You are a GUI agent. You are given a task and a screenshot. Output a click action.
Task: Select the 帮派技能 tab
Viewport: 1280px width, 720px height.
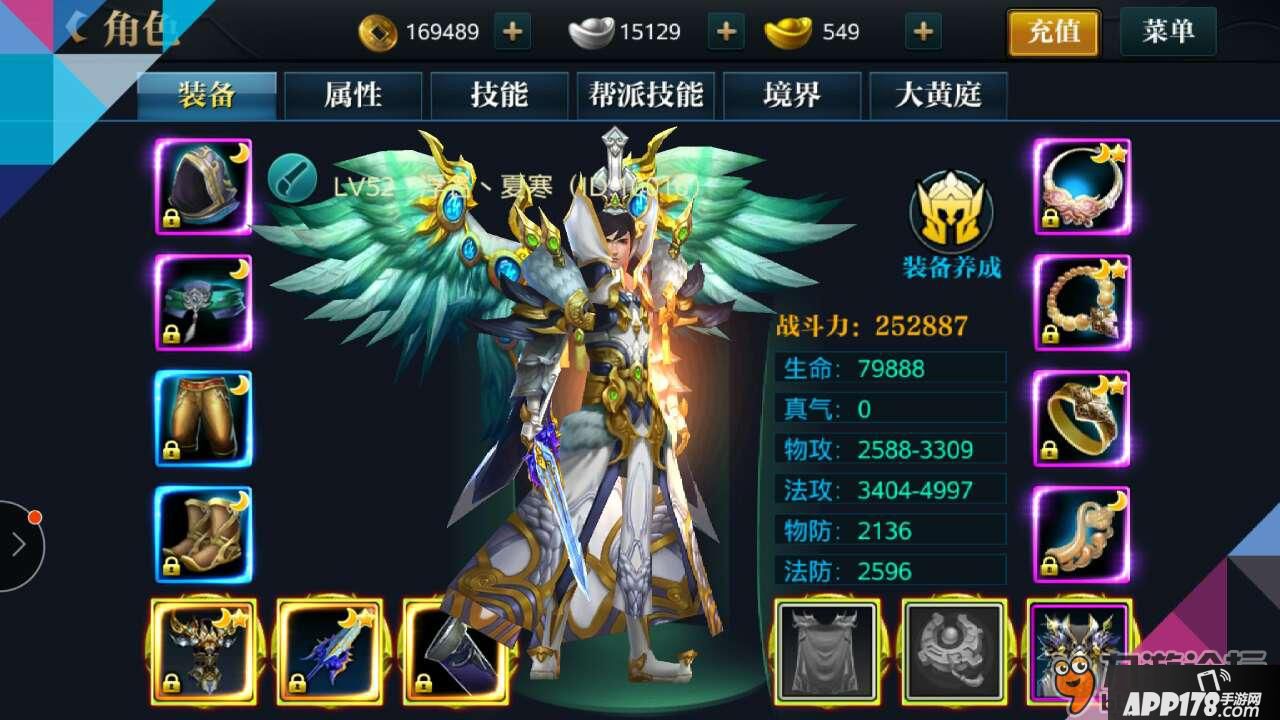pos(646,95)
